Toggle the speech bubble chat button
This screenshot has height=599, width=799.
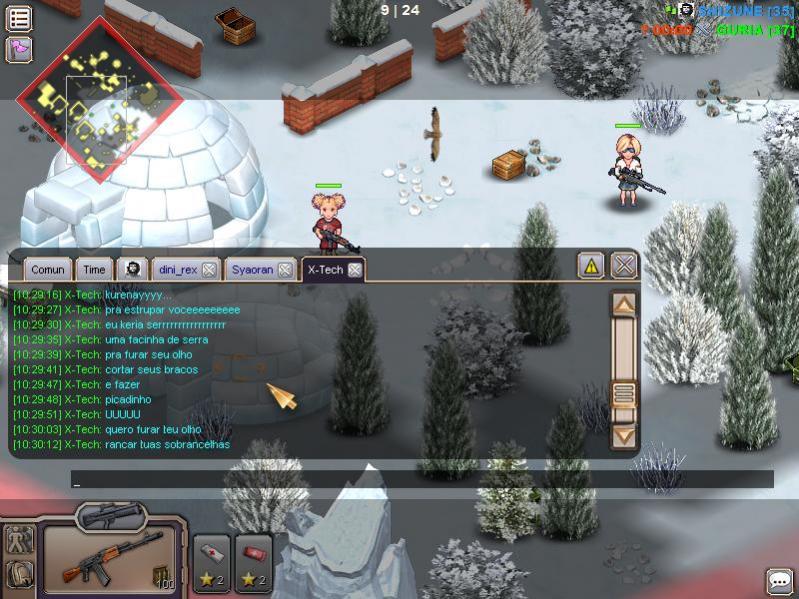click(x=779, y=581)
